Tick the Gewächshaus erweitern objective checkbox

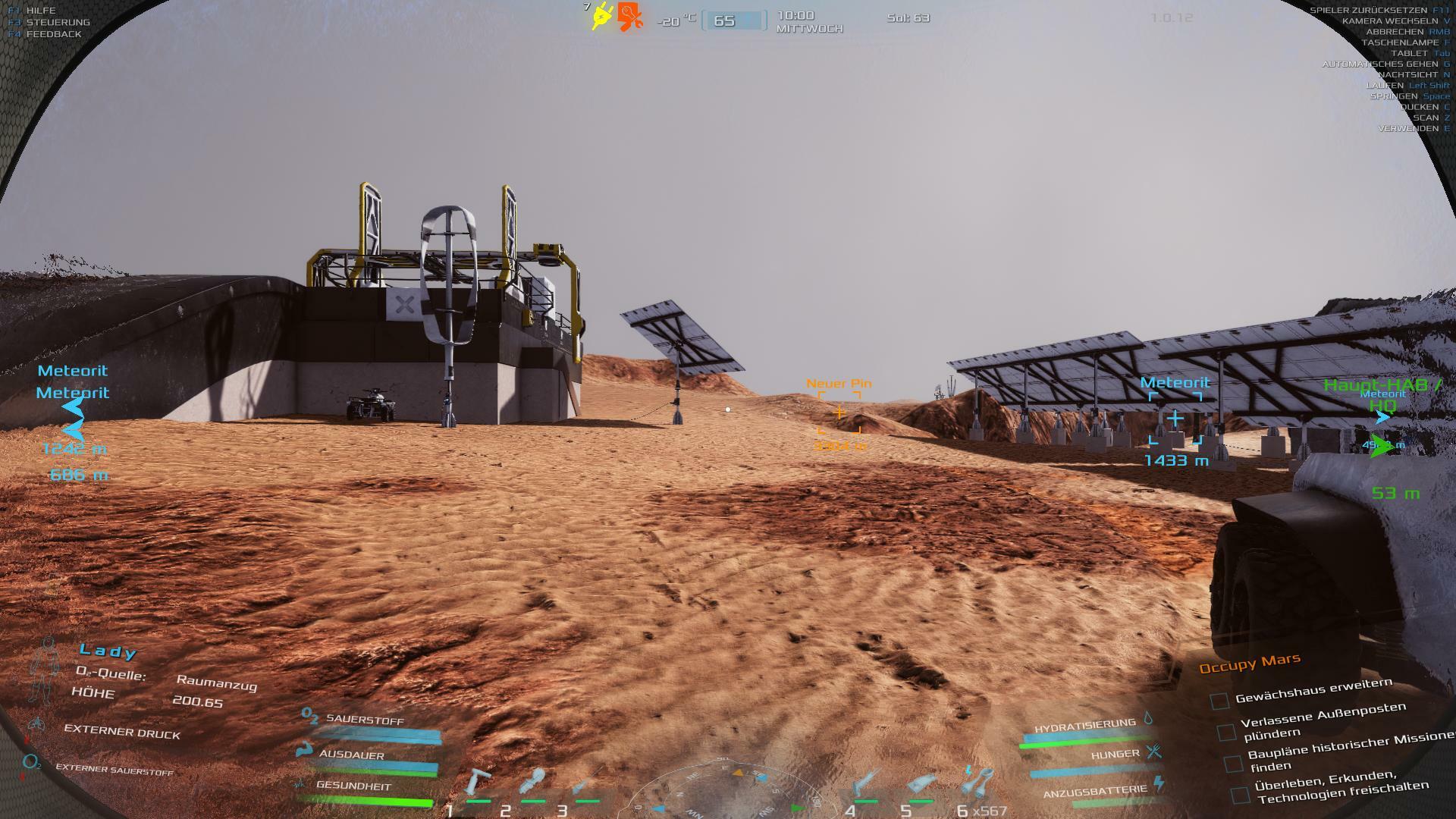[1219, 701]
